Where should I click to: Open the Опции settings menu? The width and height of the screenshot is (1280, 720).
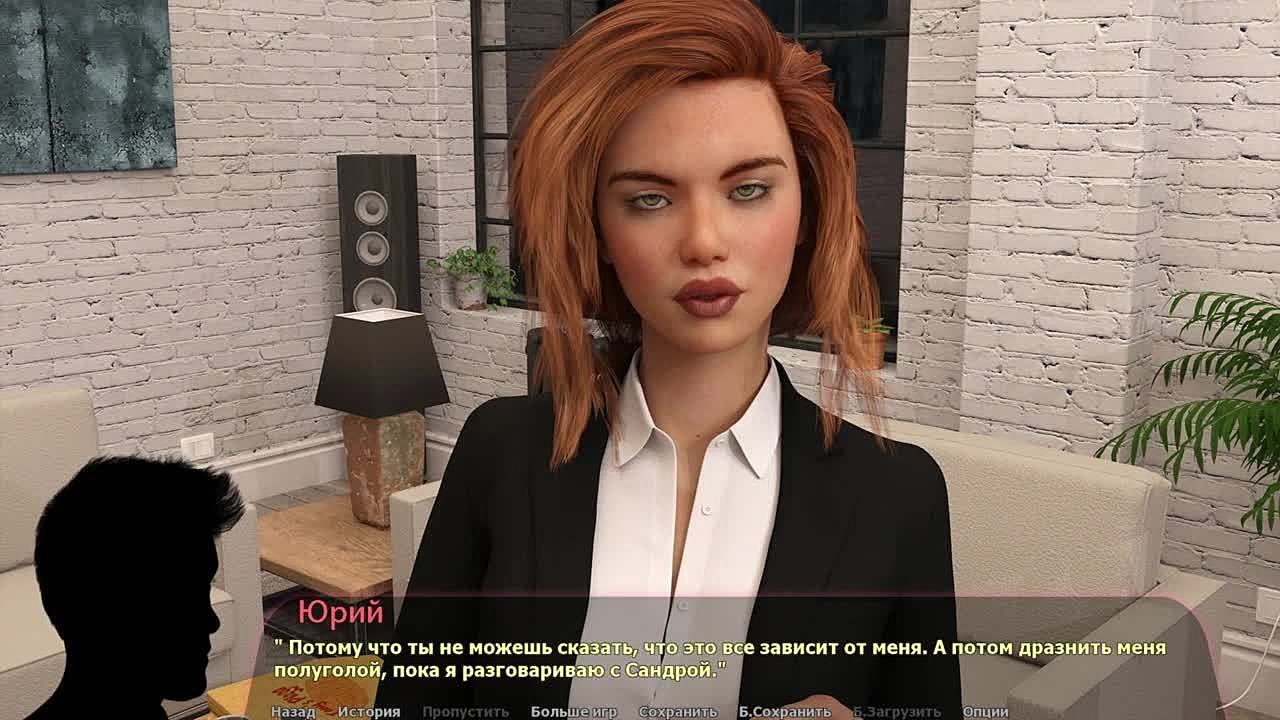tap(985, 712)
